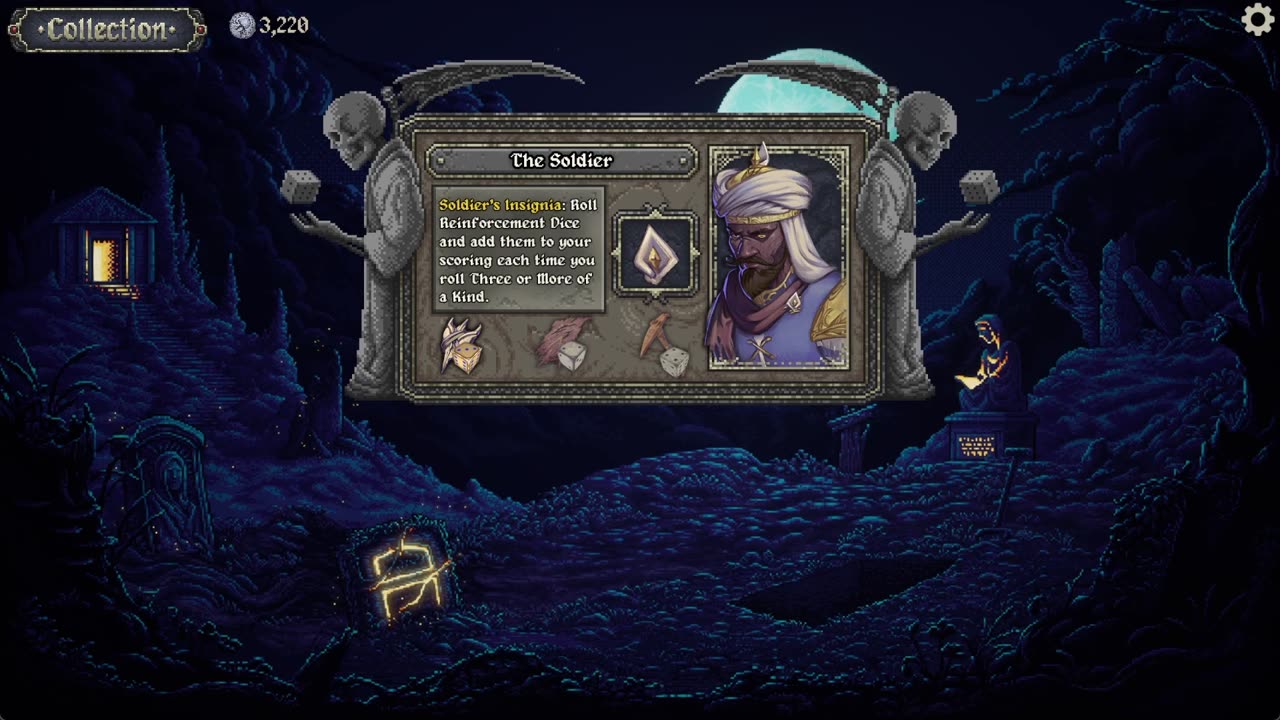Choose the Soldier character portrait
1280x720 pixels.
pos(778,258)
